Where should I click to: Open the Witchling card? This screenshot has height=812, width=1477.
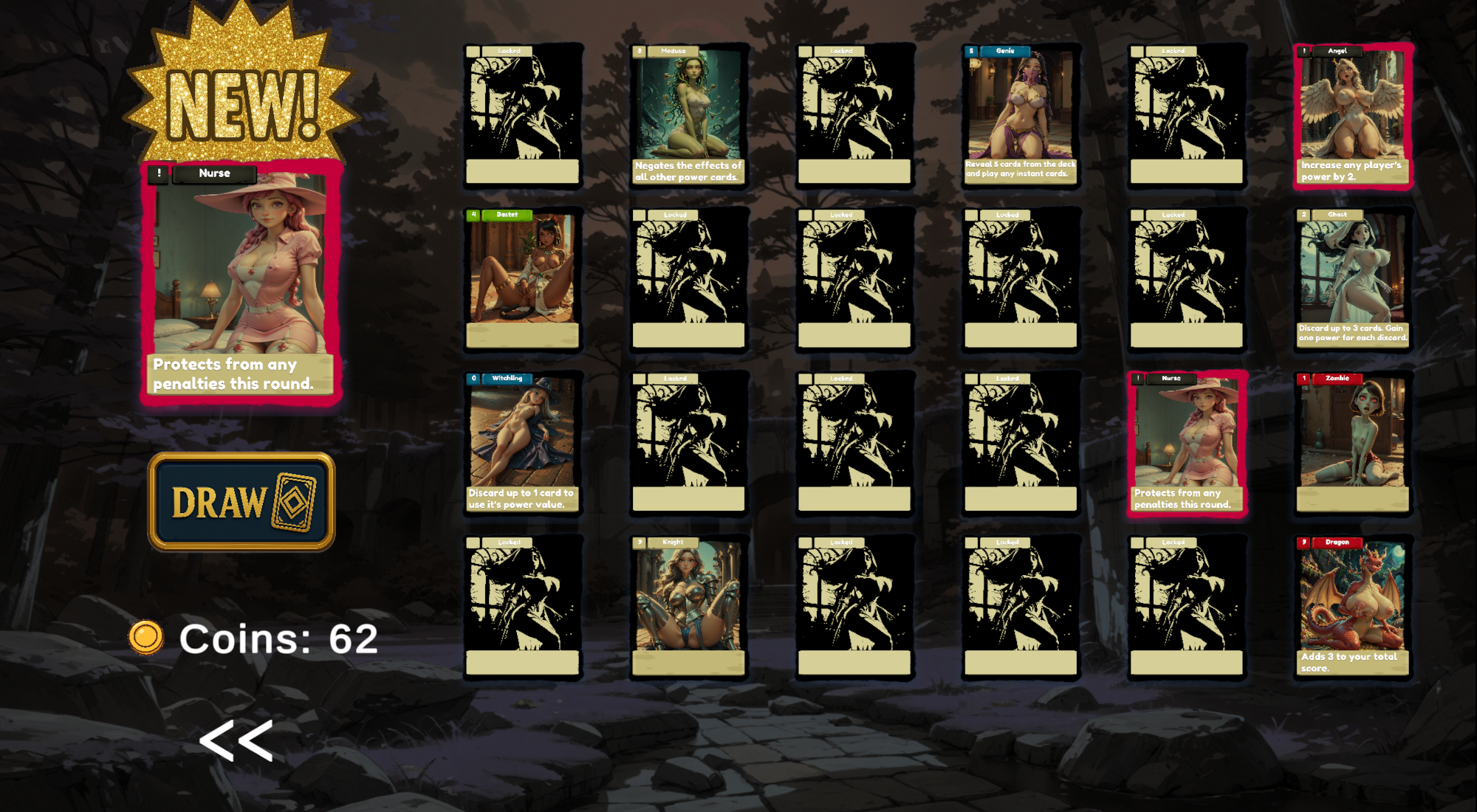pos(524,444)
